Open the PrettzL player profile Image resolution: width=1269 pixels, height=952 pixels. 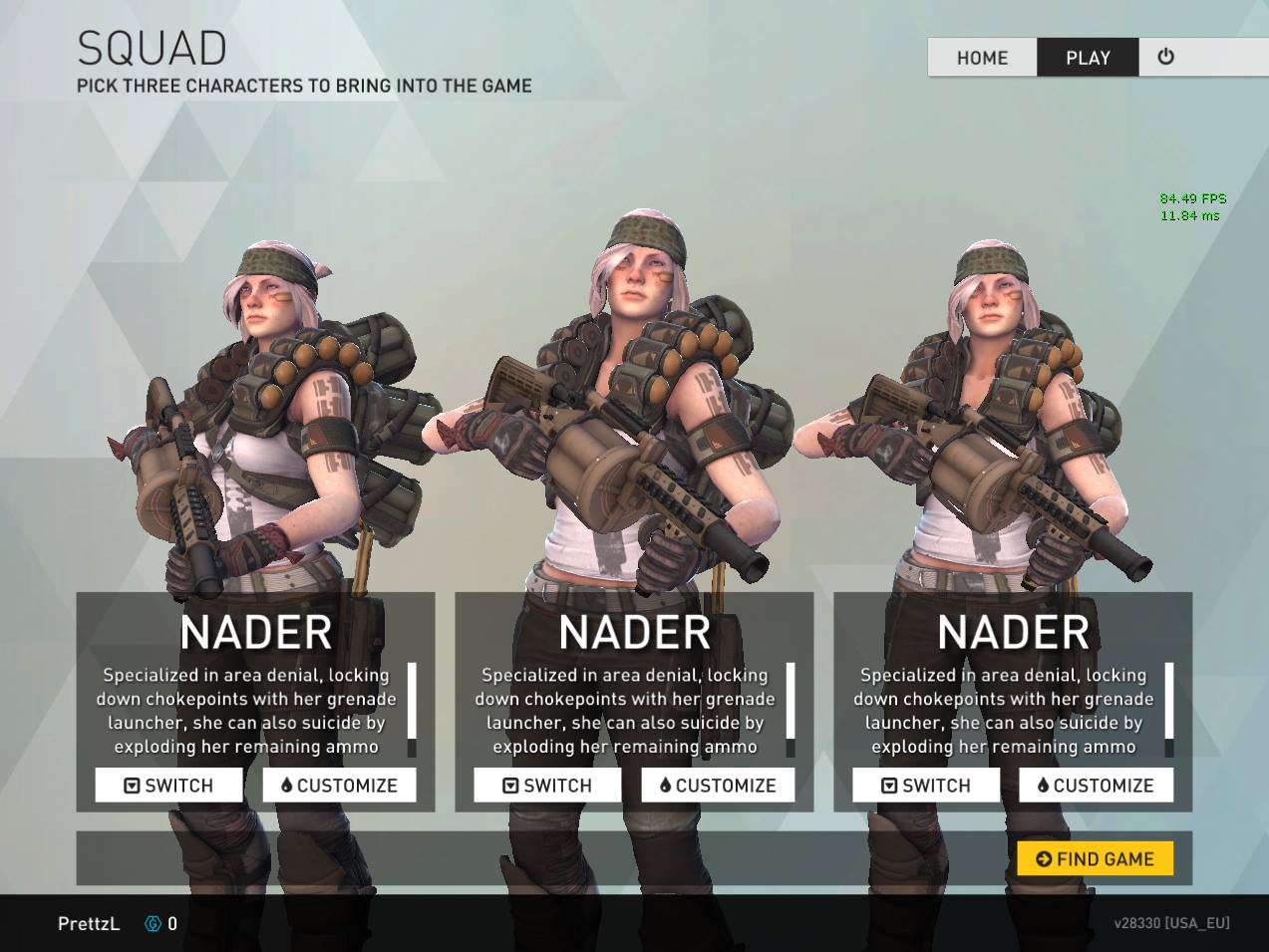click(89, 924)
